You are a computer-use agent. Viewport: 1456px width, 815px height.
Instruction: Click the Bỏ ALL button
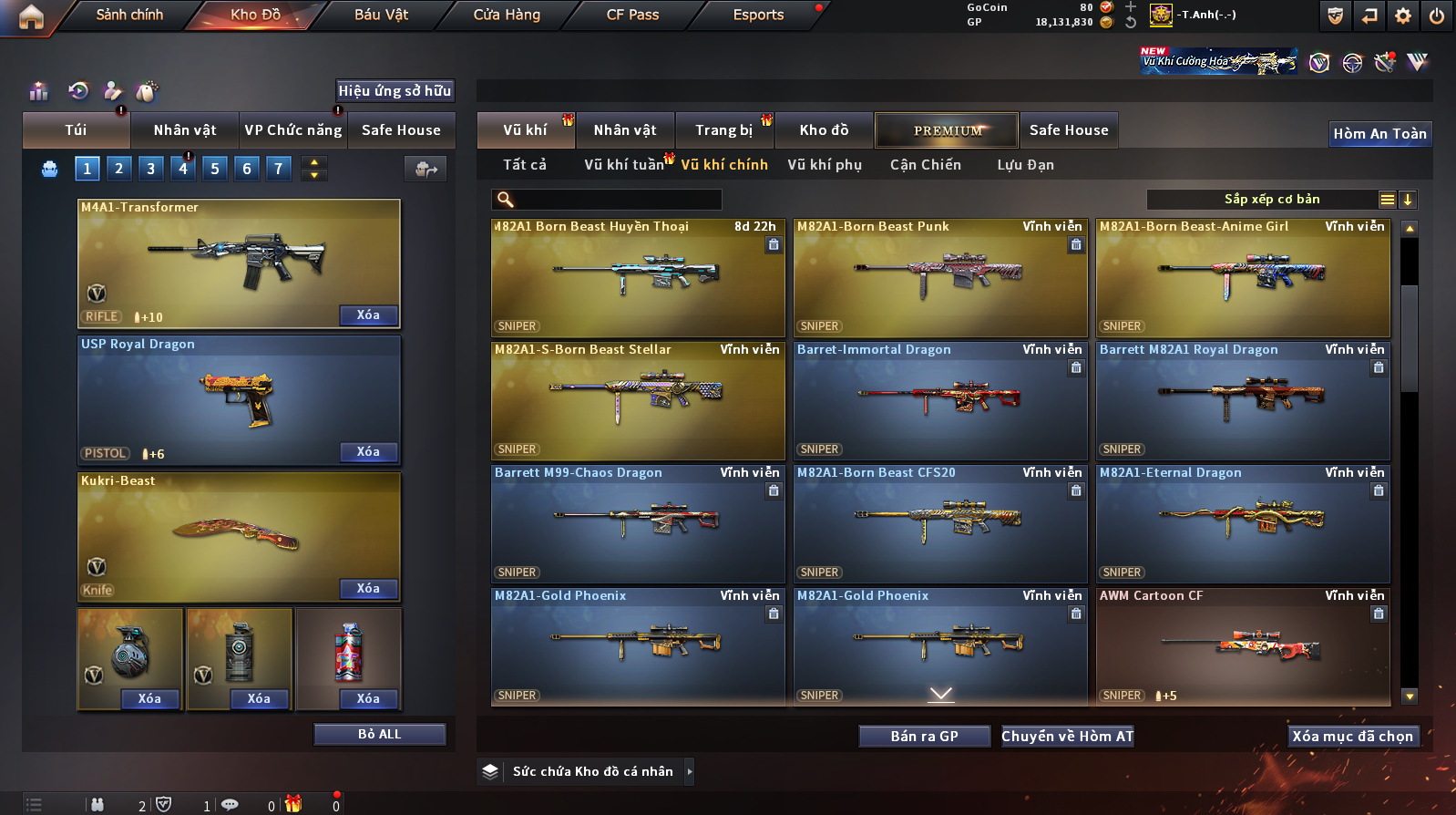coord(379,735)
